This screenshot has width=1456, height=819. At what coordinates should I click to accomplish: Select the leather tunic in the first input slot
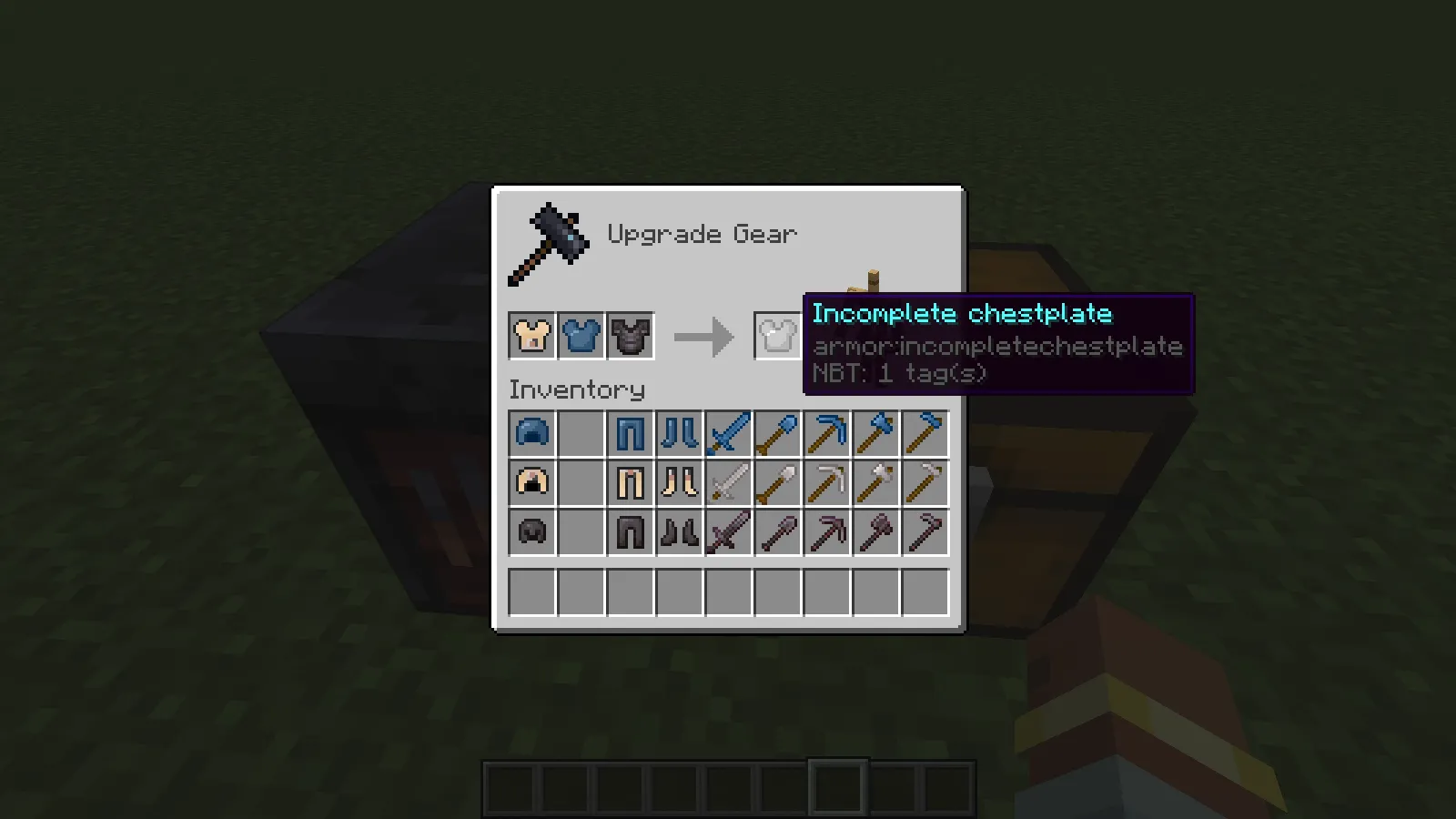[532, 335]
